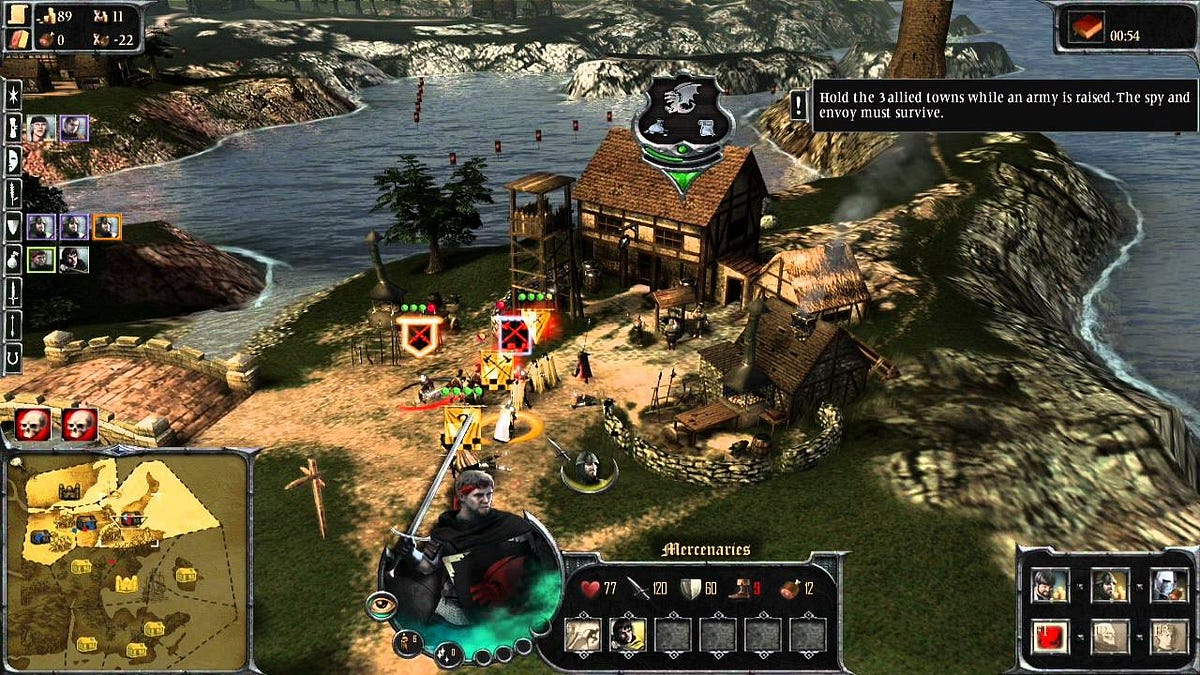Open the scroll icon in the resource panel

(x=18, y=13)
